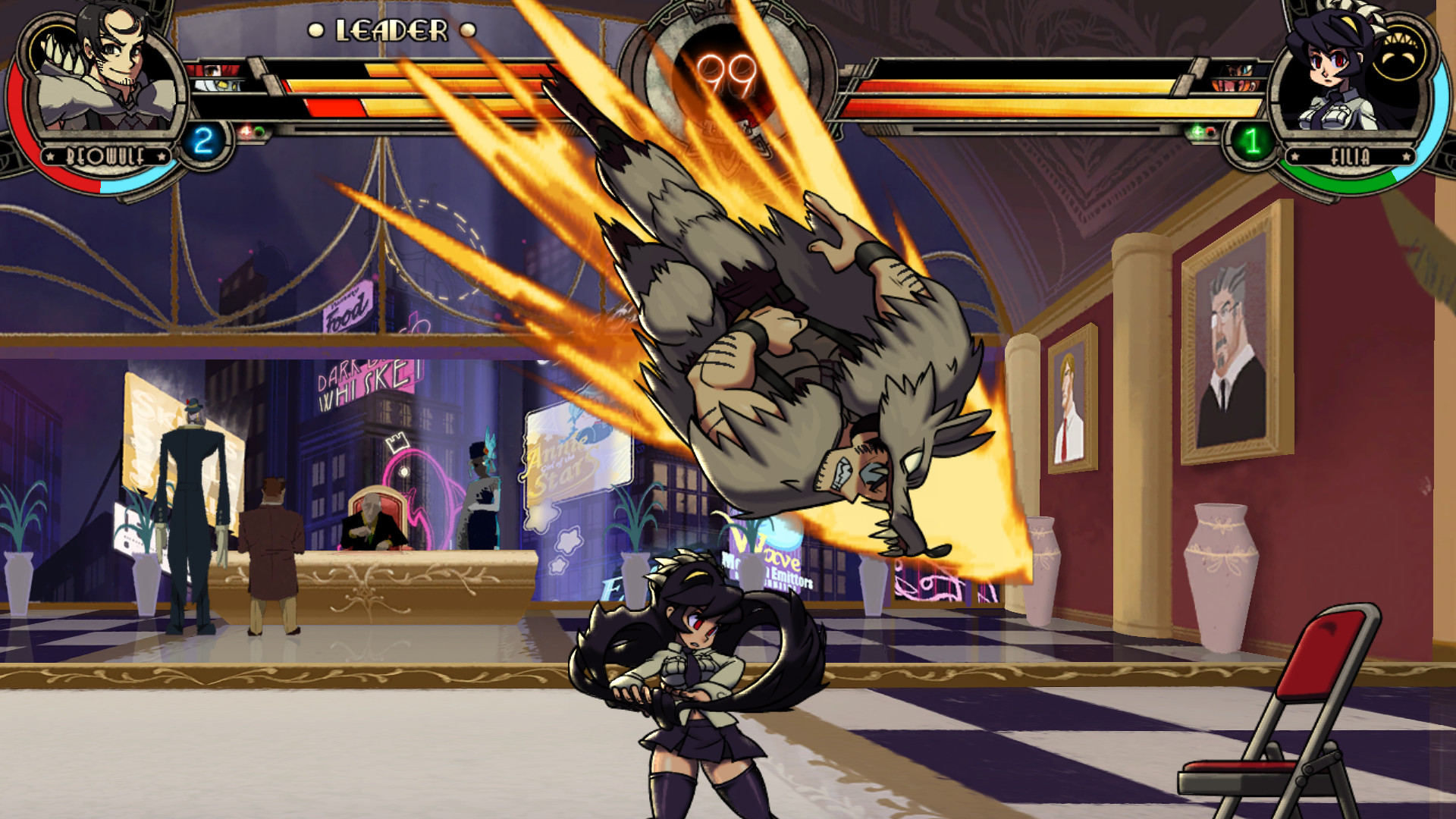Viewport: 1456px width, 819px height.
Task: Click Filia's green stock counter showing 1
Action: pyautogui.click(x=1253, y=142)
